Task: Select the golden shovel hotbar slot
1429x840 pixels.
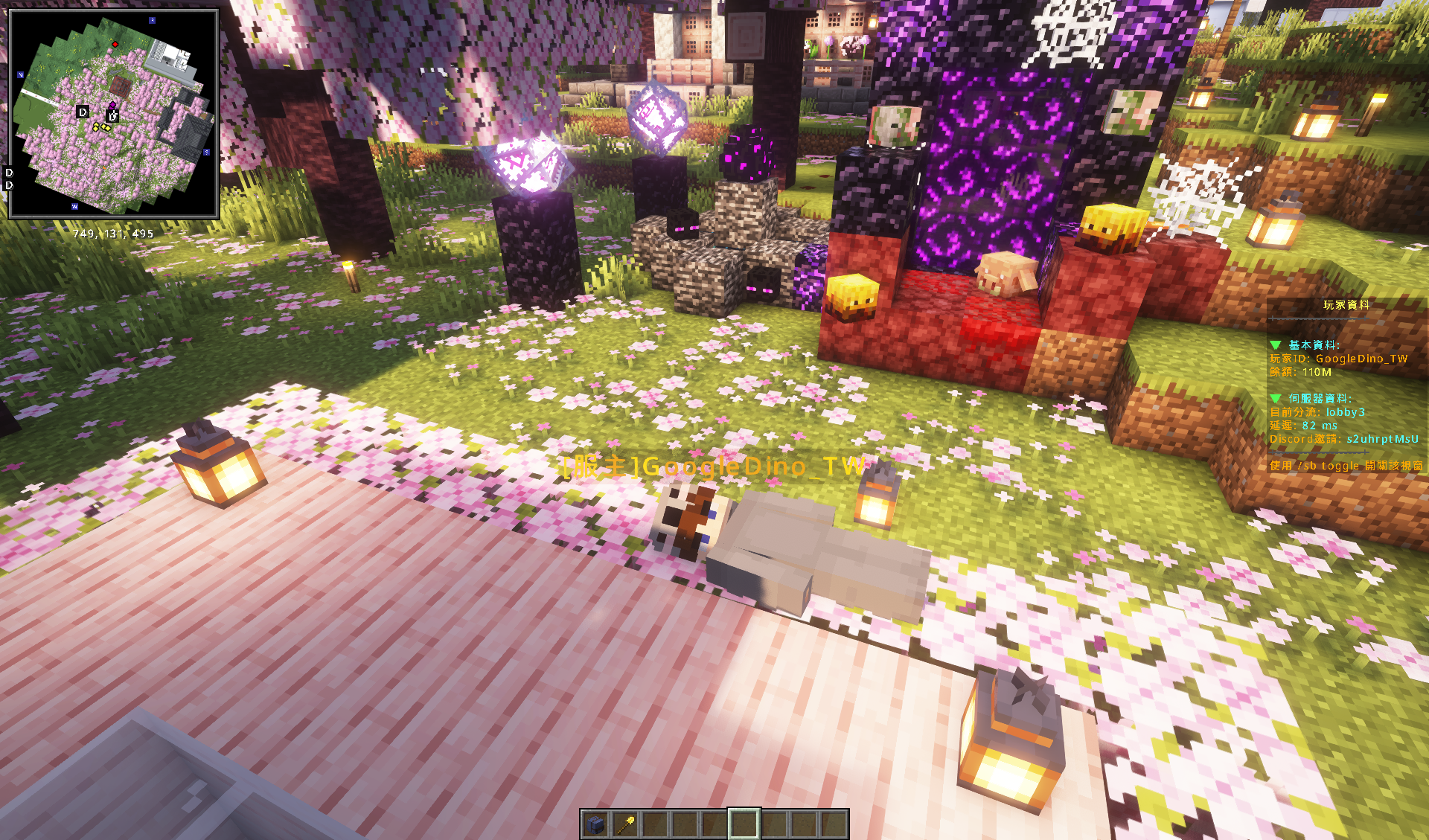Action: point(625,824)
